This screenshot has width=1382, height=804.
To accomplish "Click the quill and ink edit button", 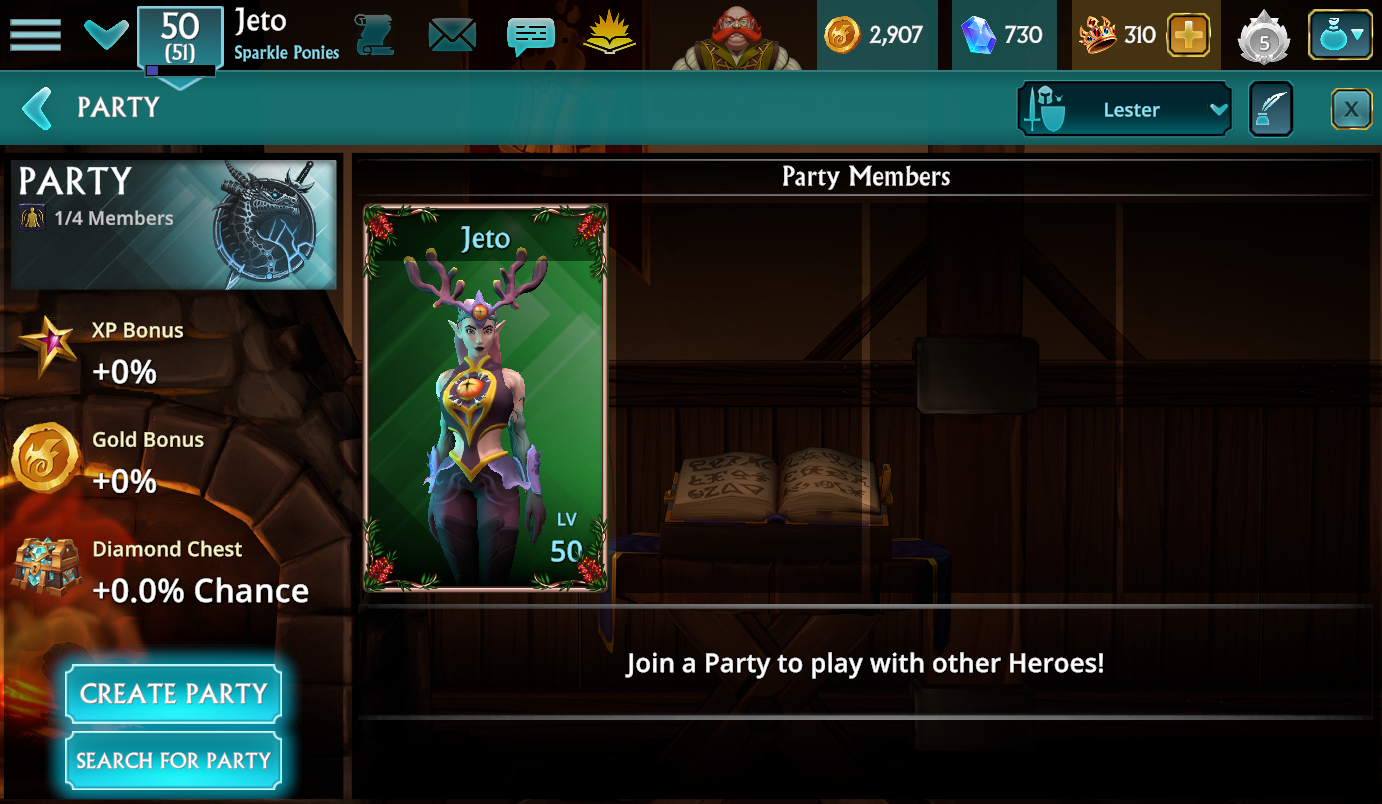I will [x=1271, y=109].
